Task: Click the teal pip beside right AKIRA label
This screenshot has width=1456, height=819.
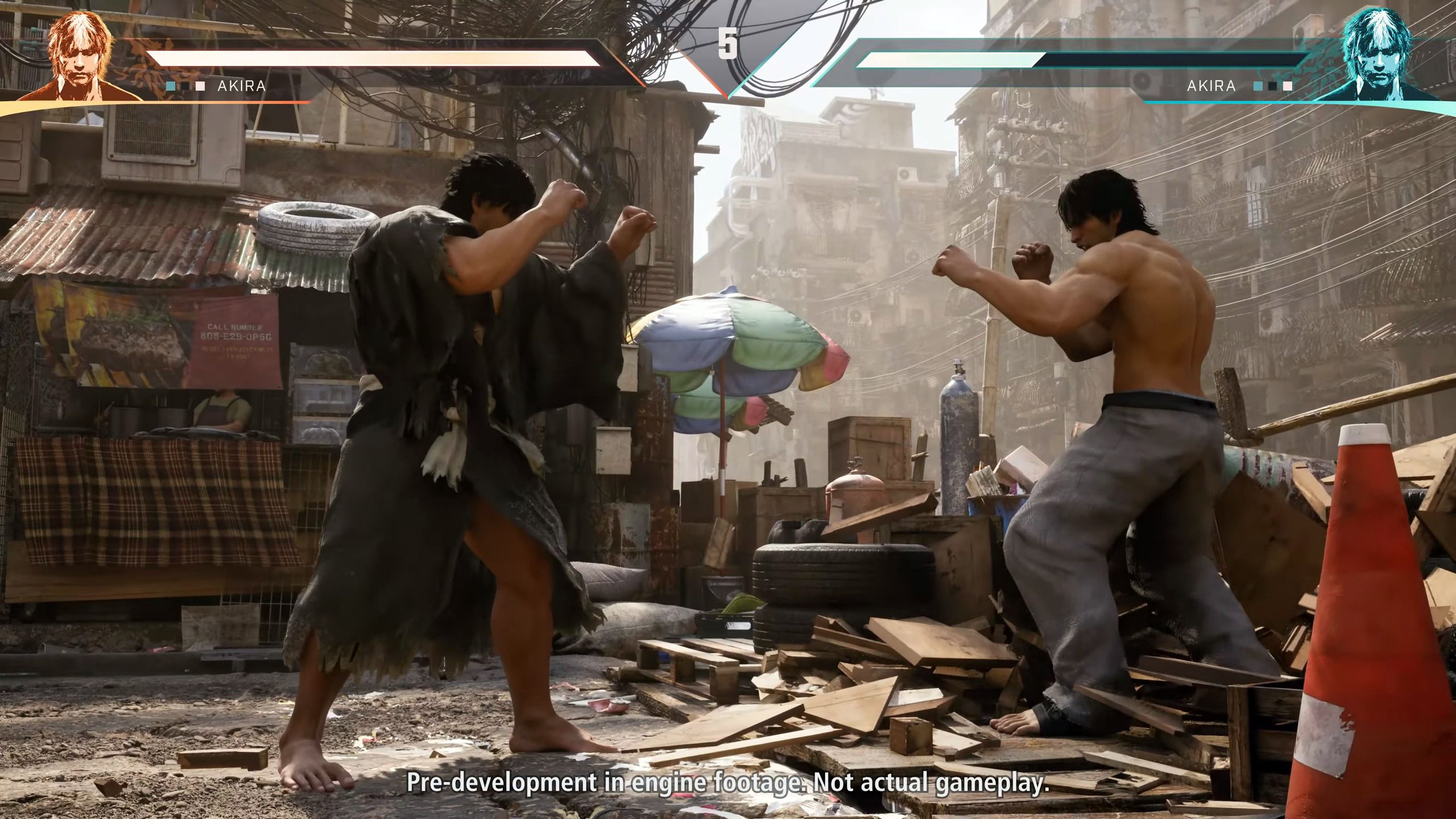Action: [x=1259, y=86]
